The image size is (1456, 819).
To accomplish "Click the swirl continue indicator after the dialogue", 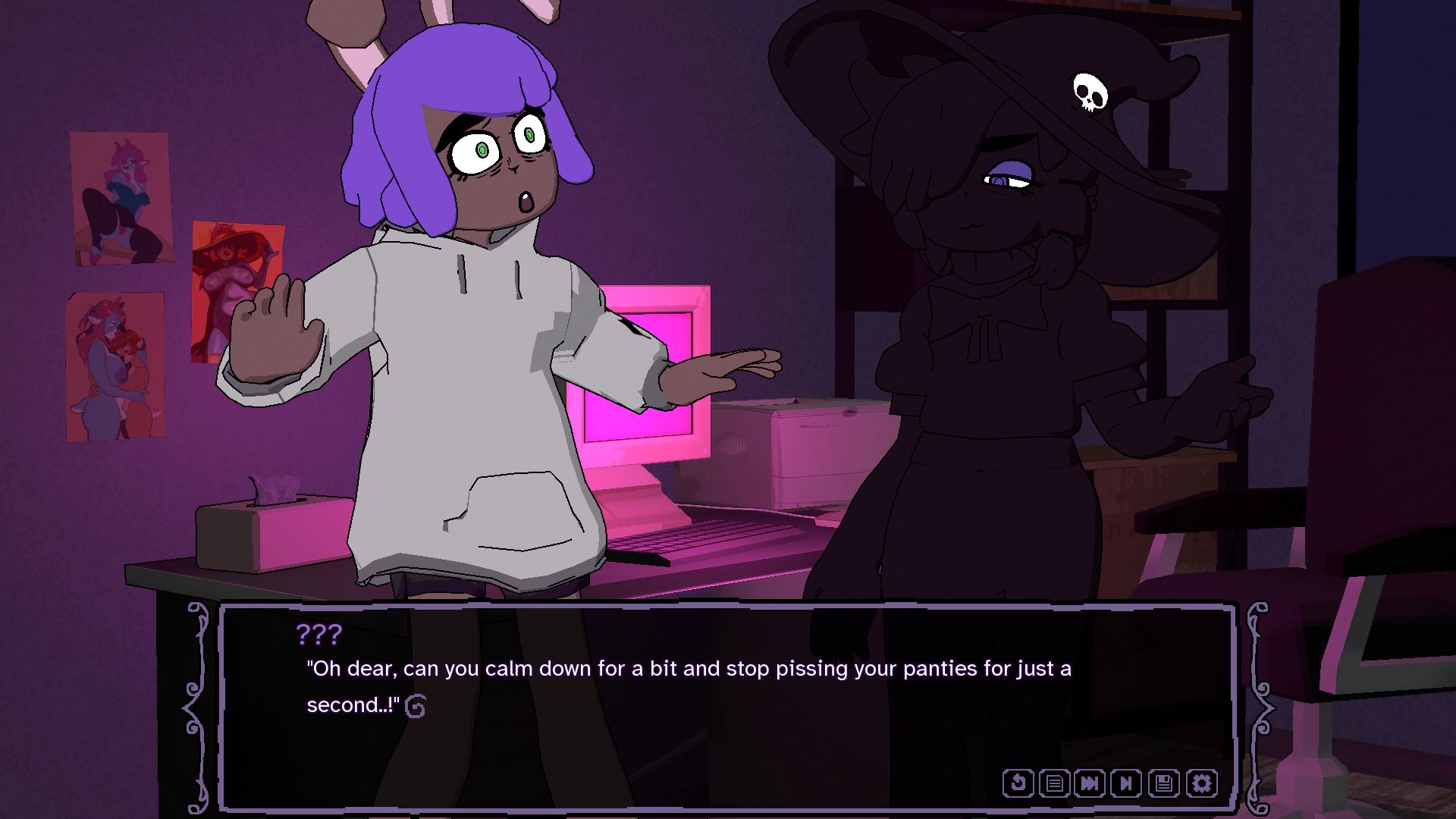I will pyautogui.click(x=416, y=705).
